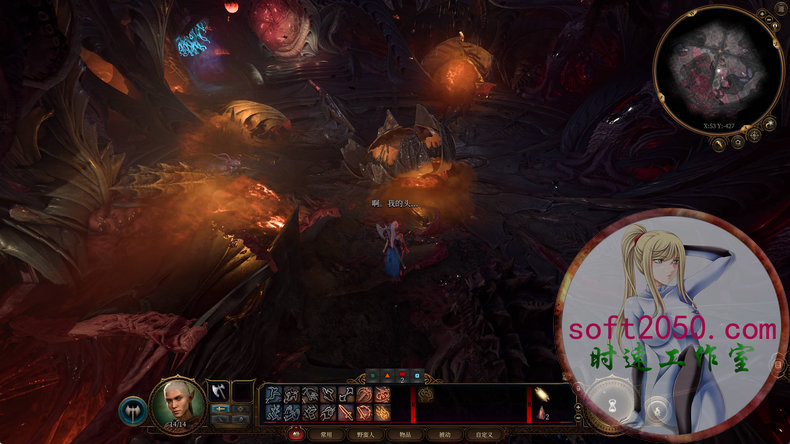Open the 物品 hotbar tab
The width and height of the screenshot is (790, 444).
point(407,435)
